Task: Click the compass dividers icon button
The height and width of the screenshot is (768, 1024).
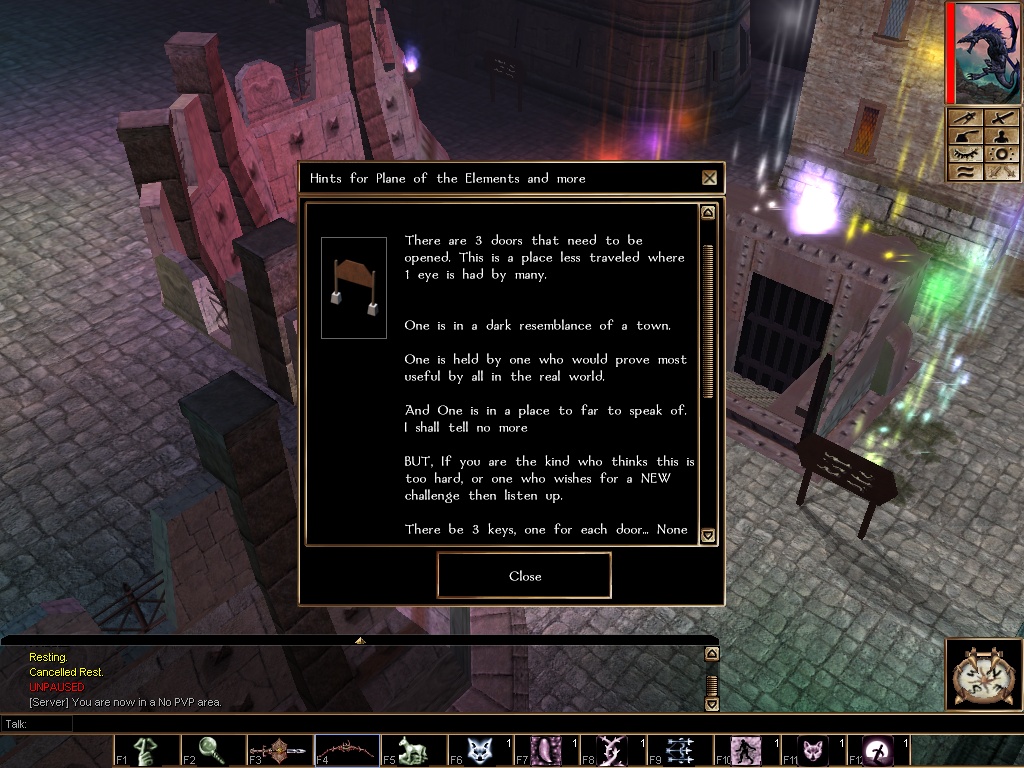Action: click(964, 119)
